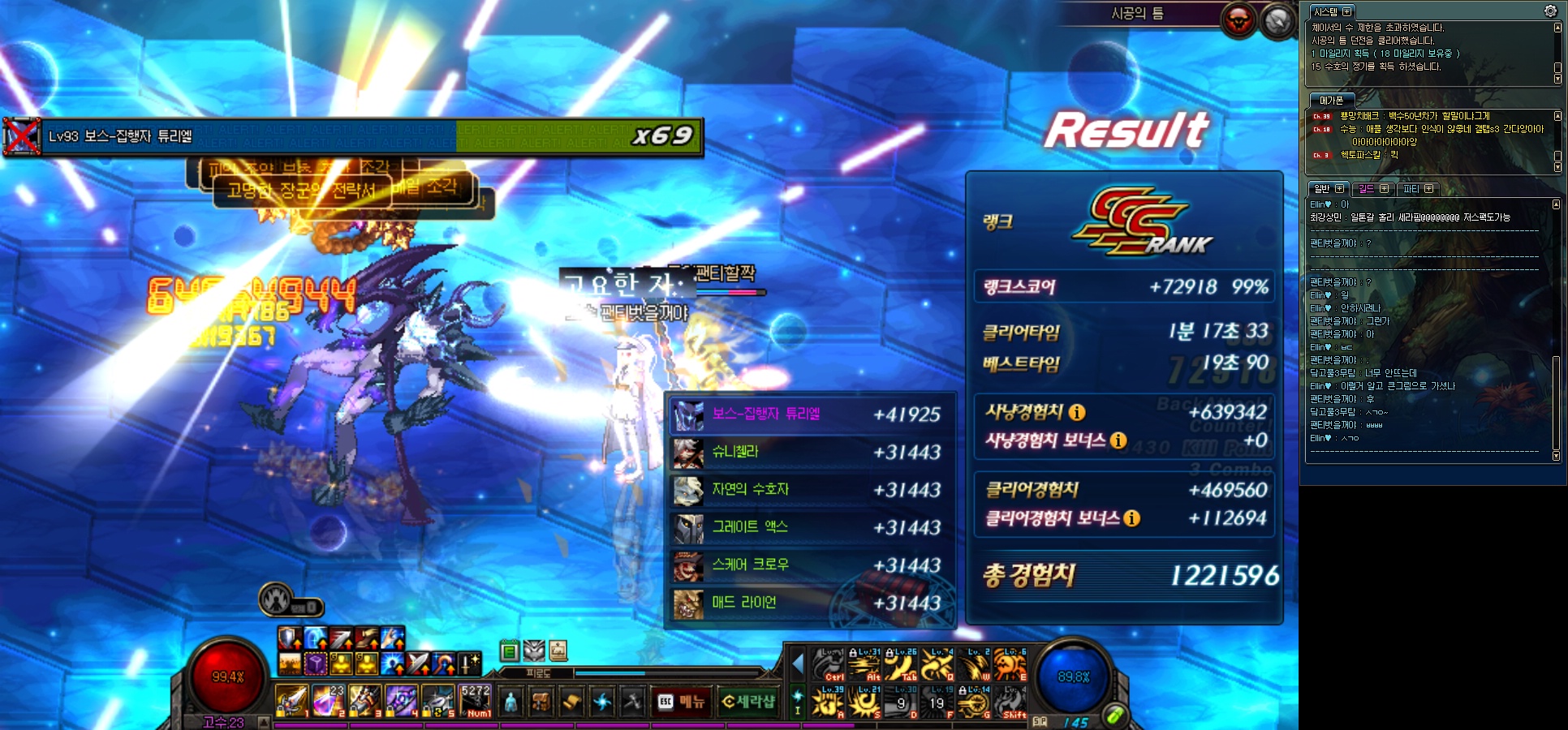
Task: Activate the skill bound to the G key
Action: tap(973, 702)
